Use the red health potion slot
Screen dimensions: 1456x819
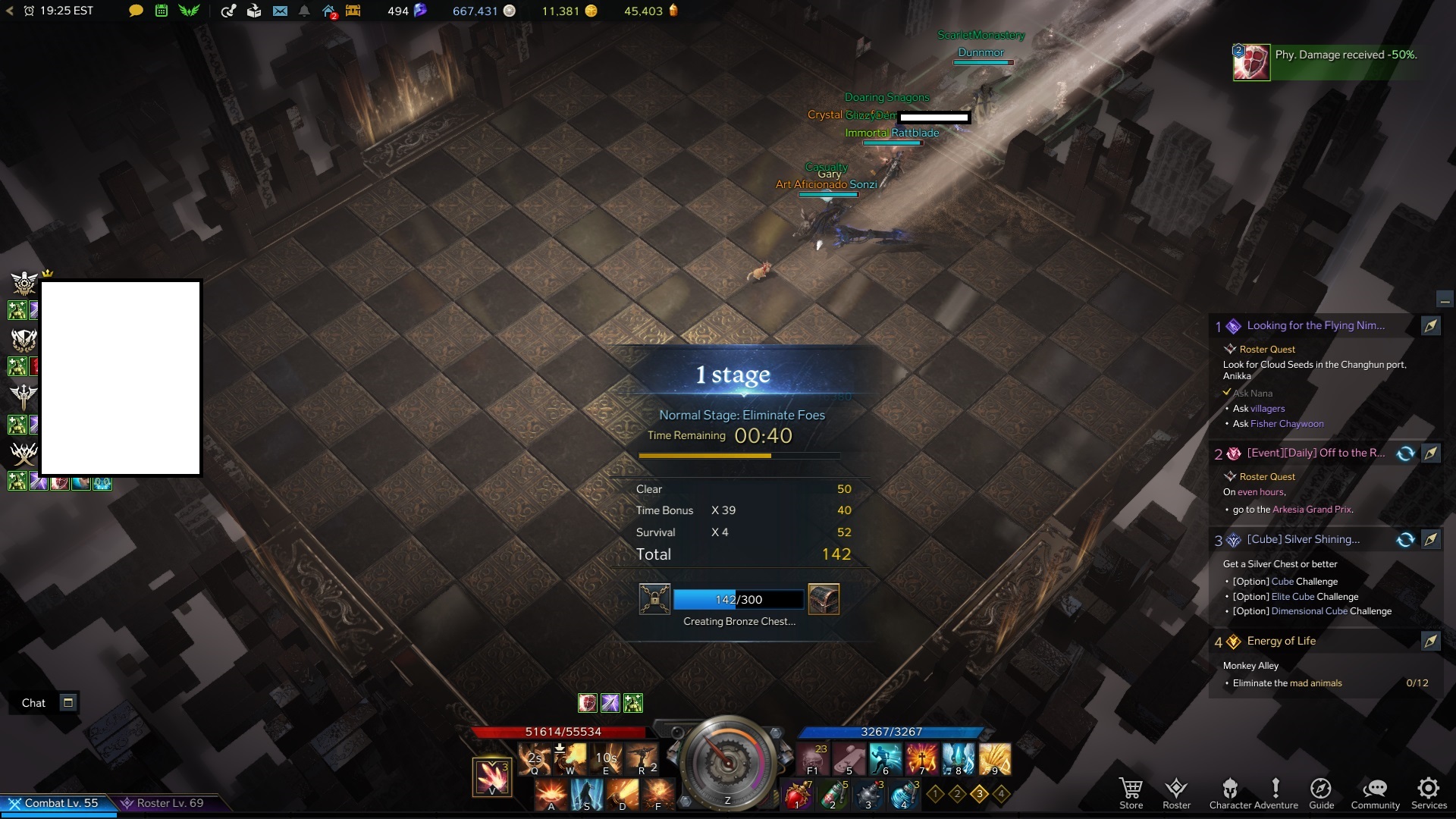pyautogui.click(x=796, y=795)
